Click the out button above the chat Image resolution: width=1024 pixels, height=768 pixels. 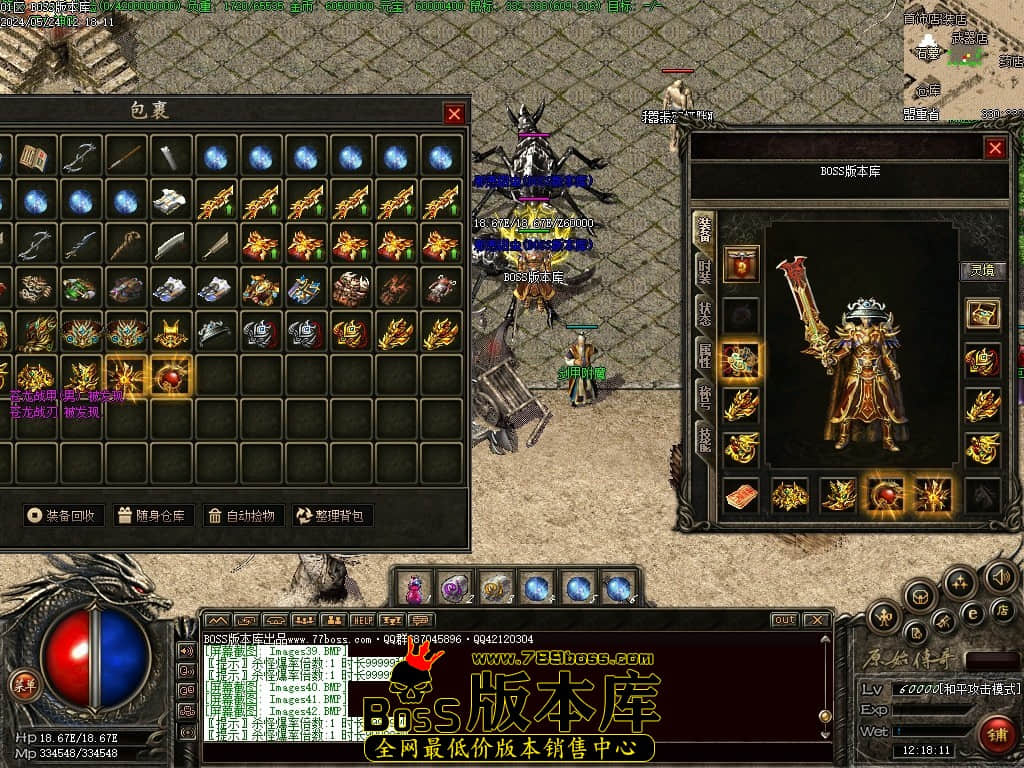(x=784, y=620)
